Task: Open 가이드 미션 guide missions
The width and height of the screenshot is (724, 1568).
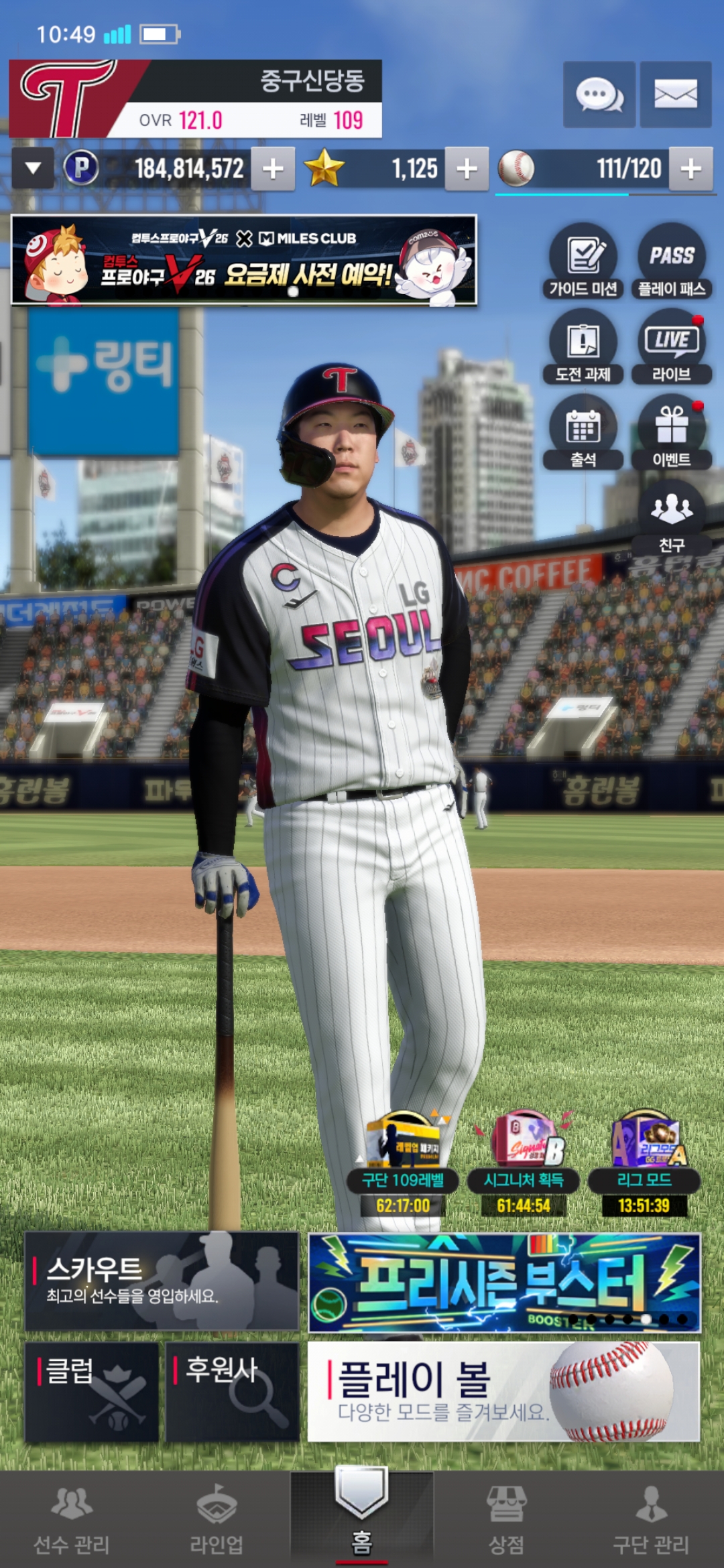Action: click(583, 263)
